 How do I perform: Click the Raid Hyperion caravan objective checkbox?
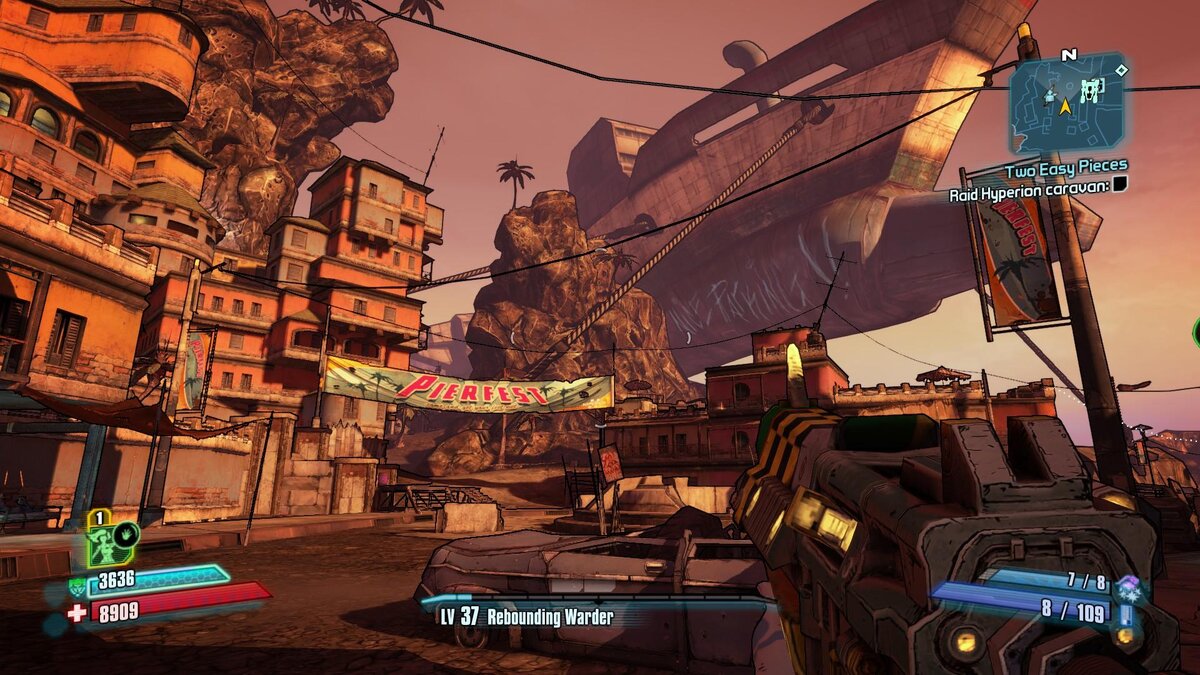(1120, 183)
